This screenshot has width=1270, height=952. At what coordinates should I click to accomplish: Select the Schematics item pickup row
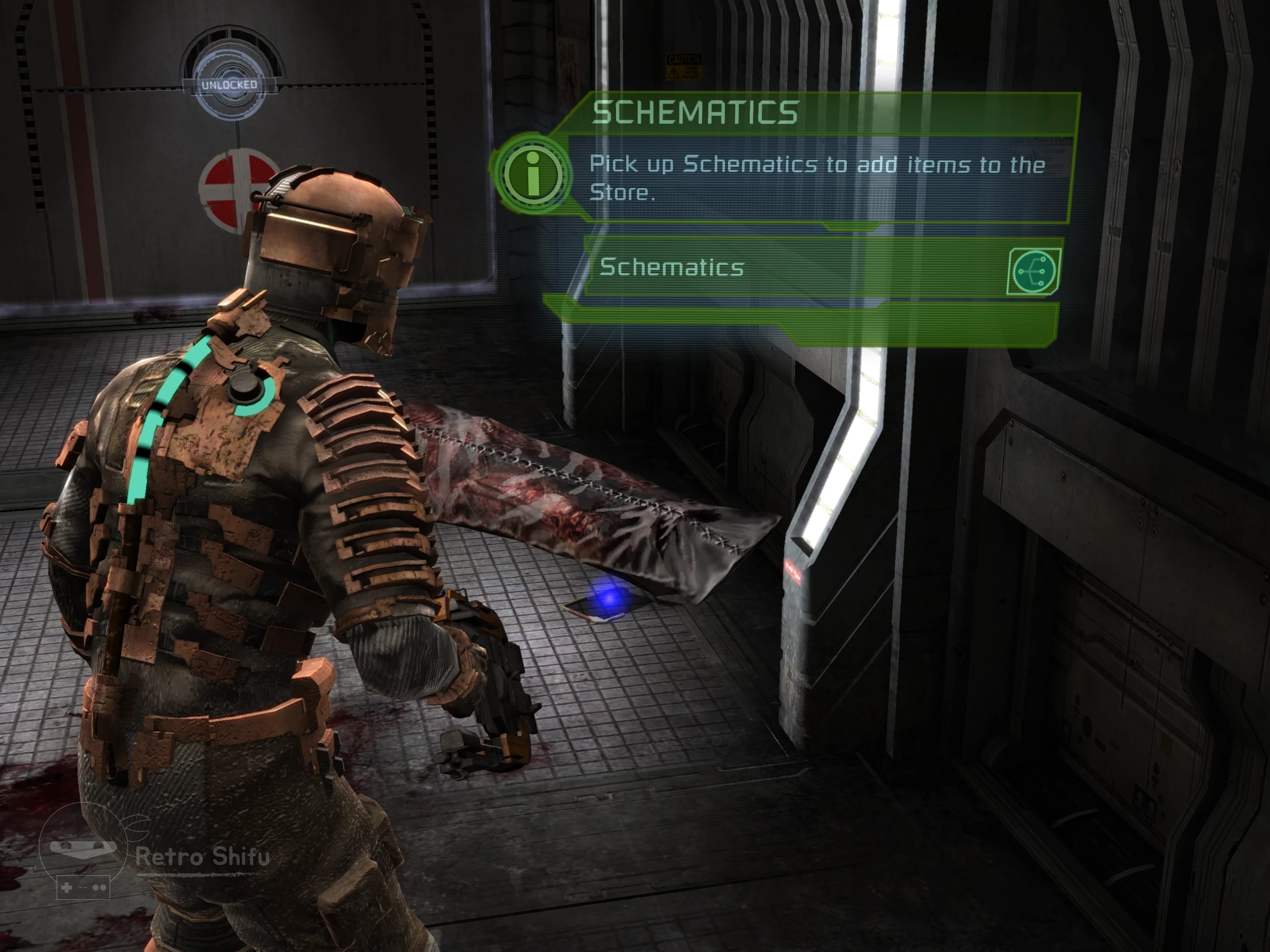[x=792, y=268]
